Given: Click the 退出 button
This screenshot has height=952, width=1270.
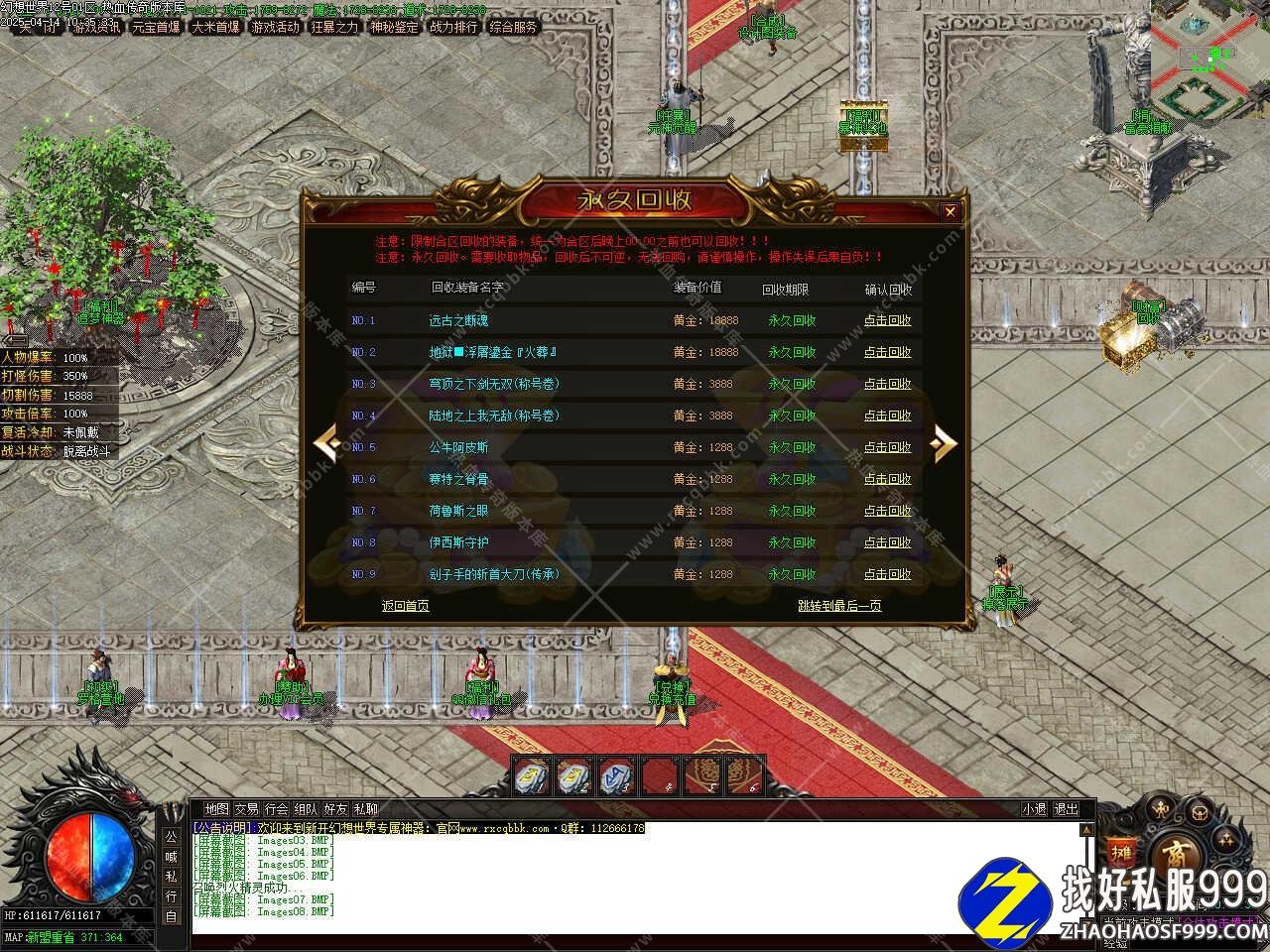Looking at the screenshot, I should [1065, 809].
